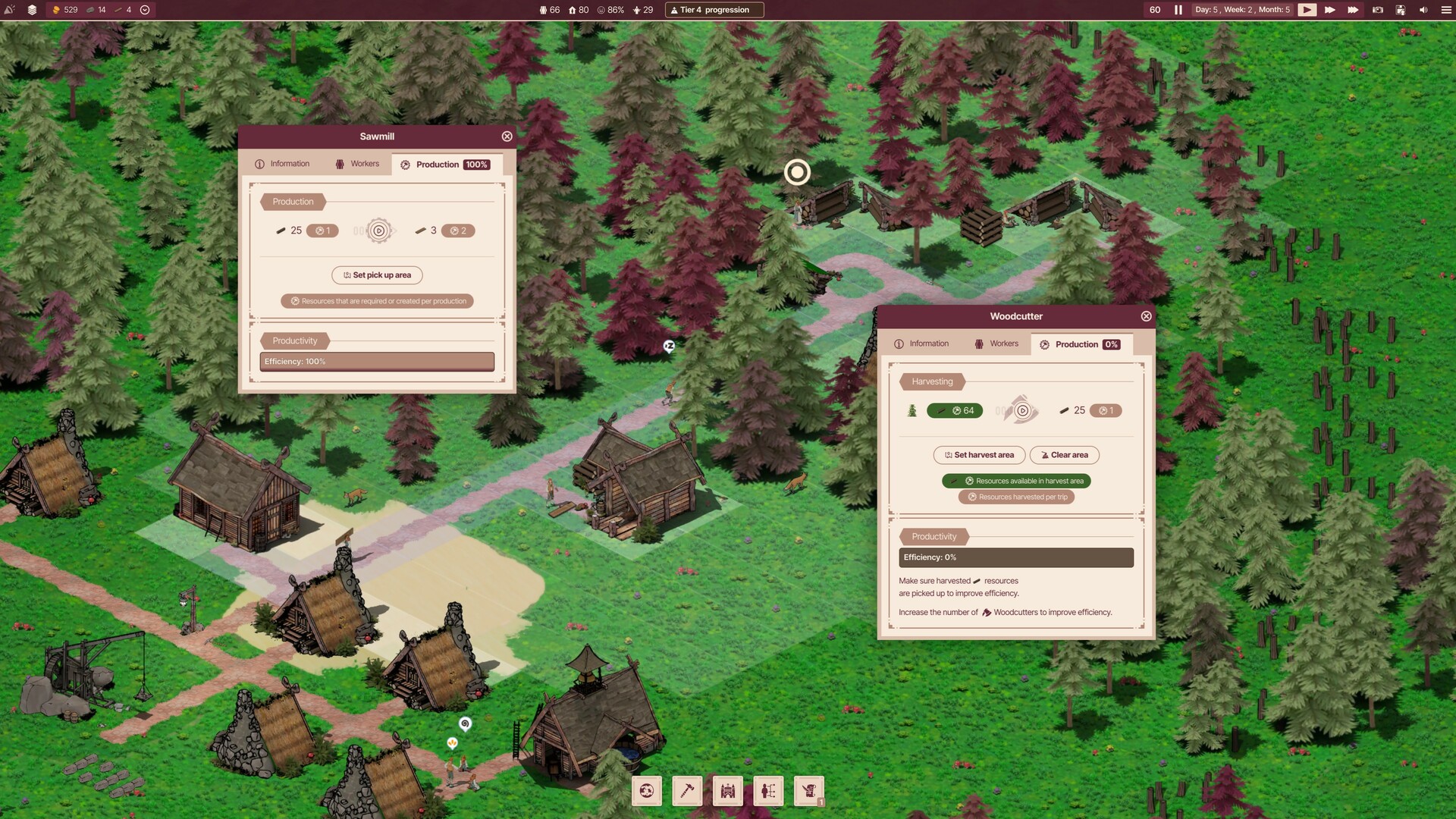This screenshot has width=1456, height=819.
Task: Open the population tech tree icon
Action: 768,790
